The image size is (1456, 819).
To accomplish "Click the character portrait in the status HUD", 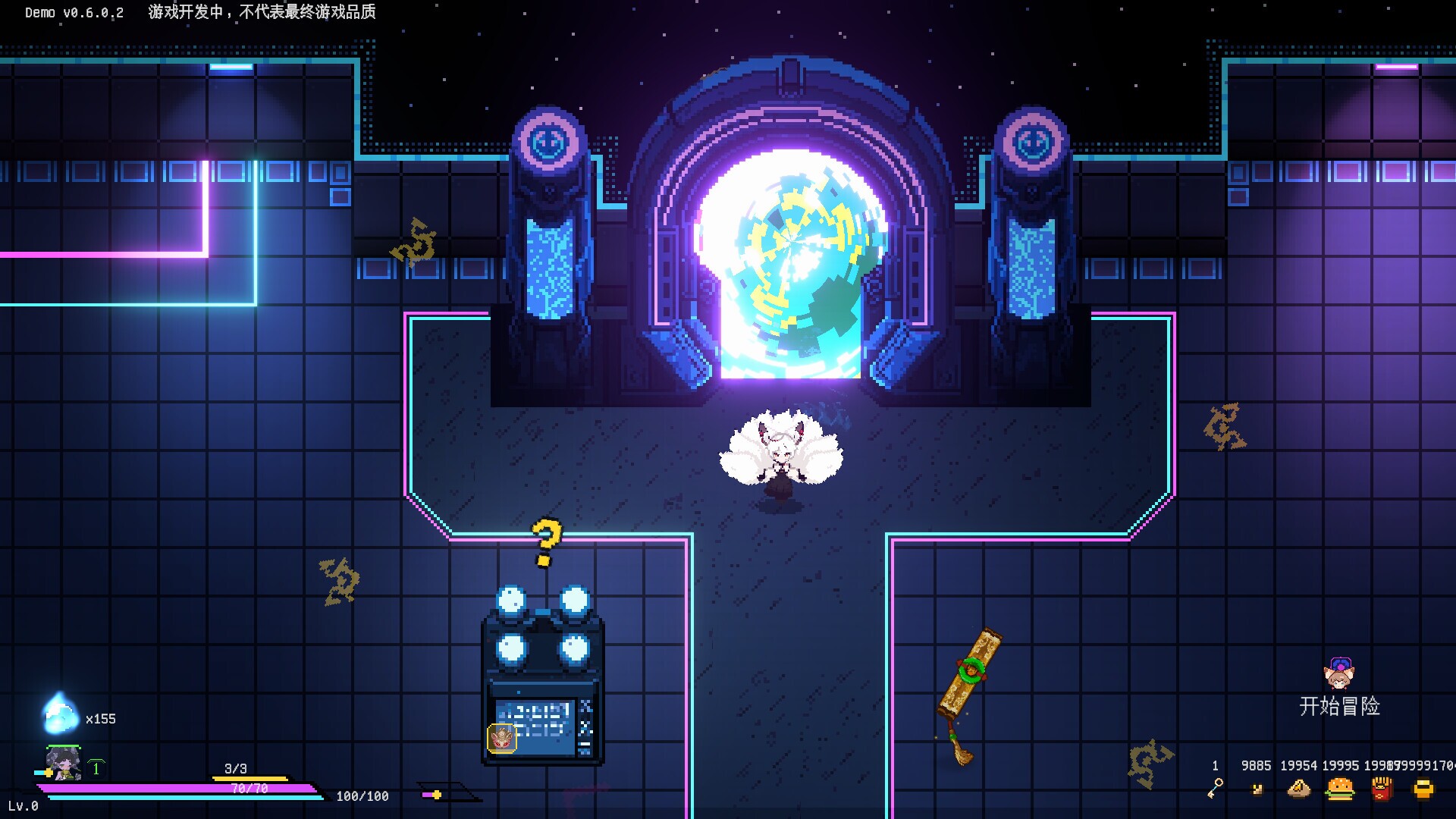I will click(63, 763).
